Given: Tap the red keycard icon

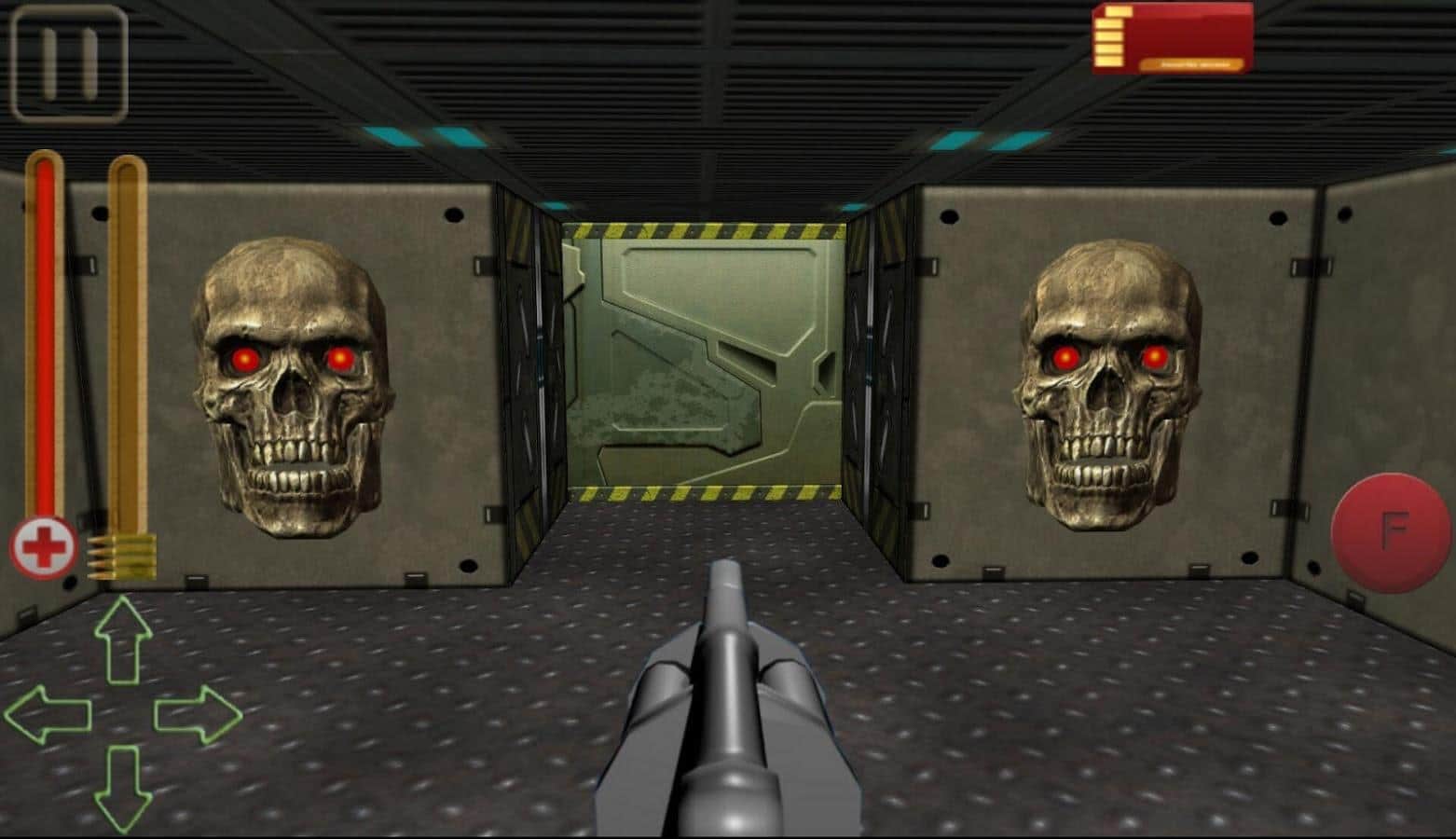Looking at the screenshot, I should (x=1173, y=38).
